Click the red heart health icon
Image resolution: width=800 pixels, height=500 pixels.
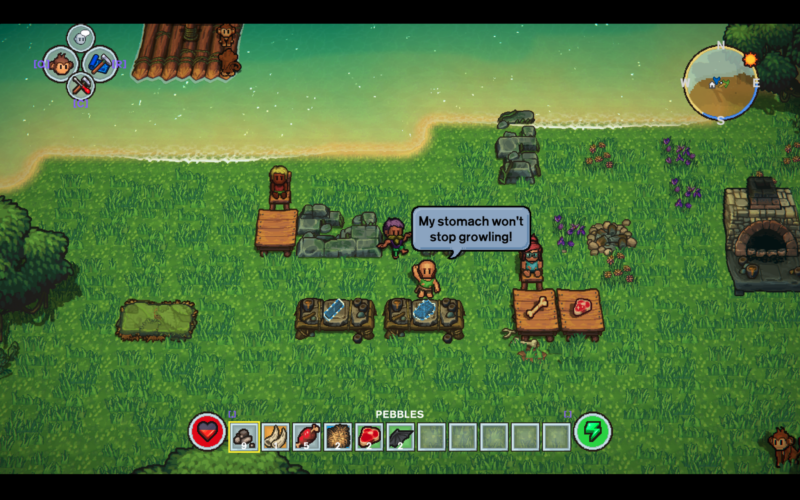point(207,432)
